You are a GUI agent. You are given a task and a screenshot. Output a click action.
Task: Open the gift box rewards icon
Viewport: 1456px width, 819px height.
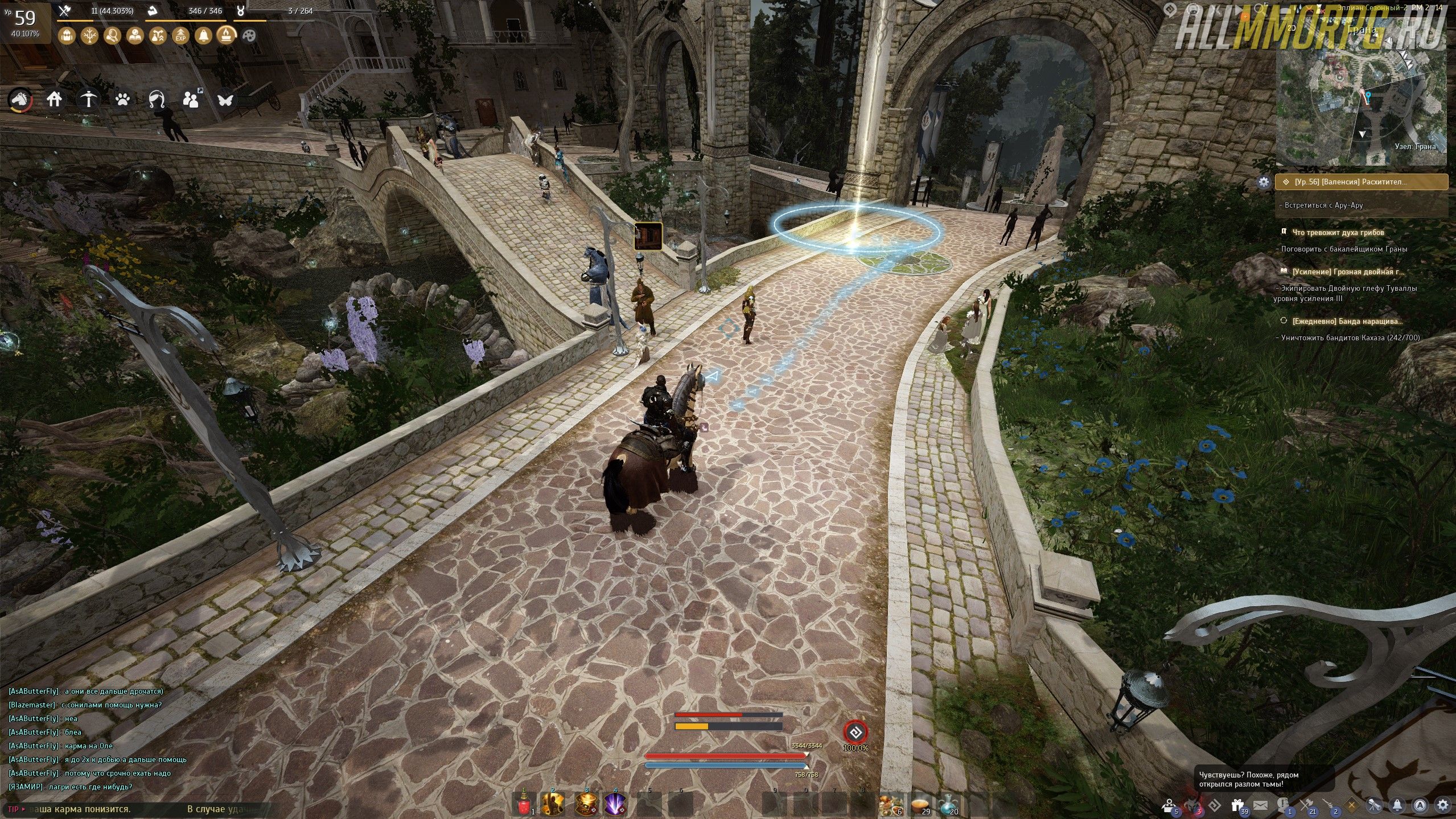click(x=1237, y=805)
